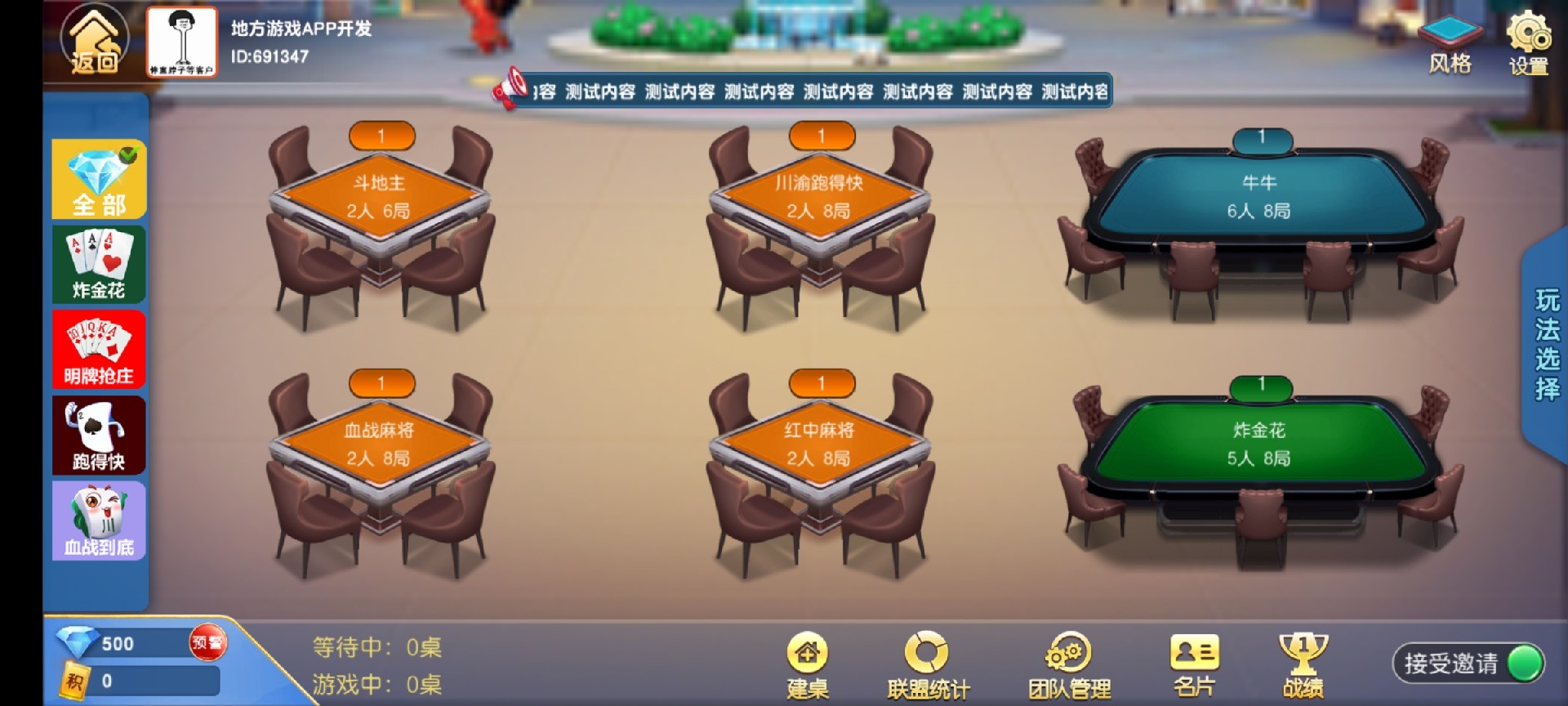1568x706 pixels.
Task: Select the 全部 category showing checkmark
Action: [x=98, y=179]
